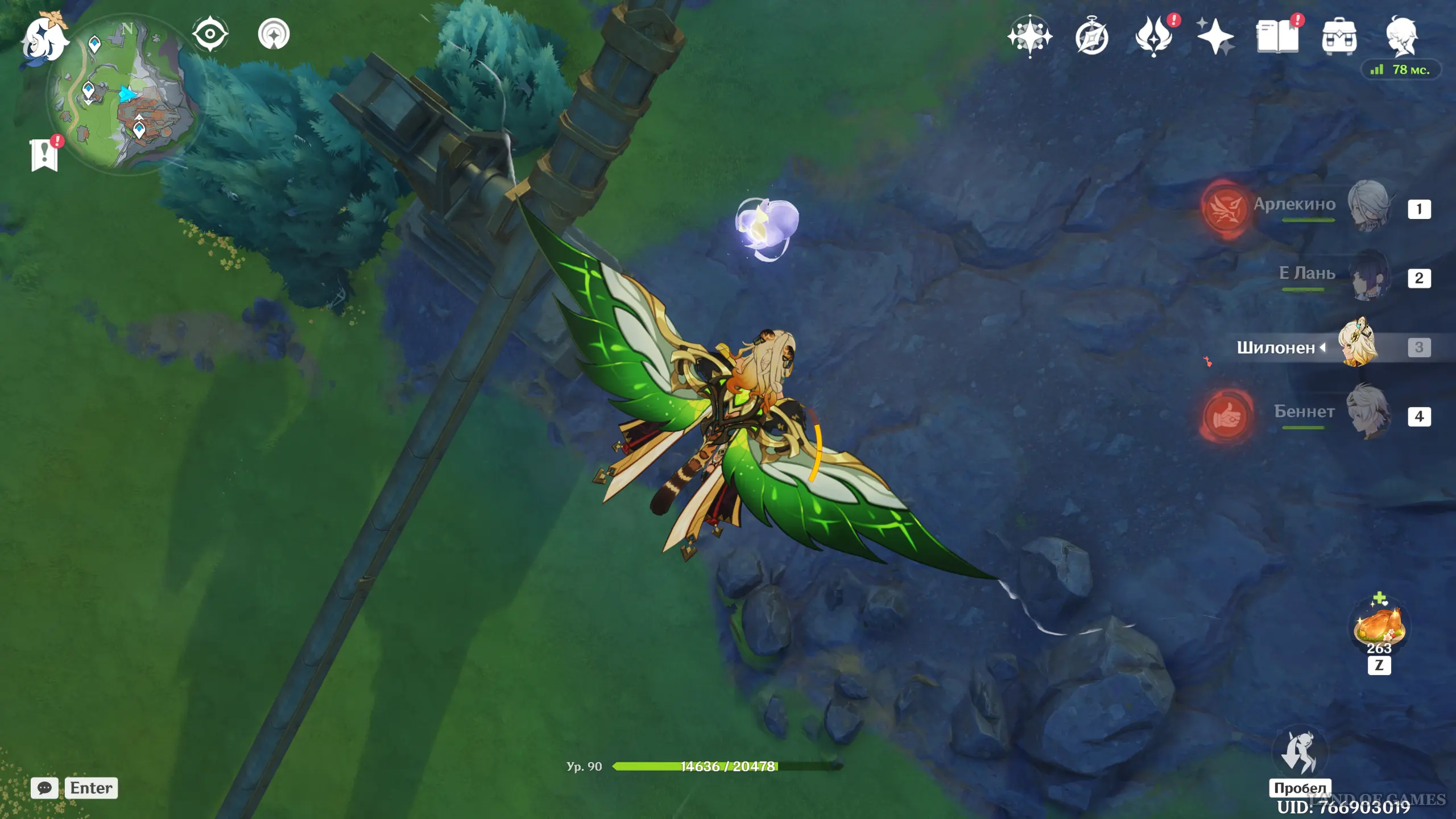Open the Adventurer Handbook compass
Screen dimensions: 1456x819
[x=1091, y=38]
